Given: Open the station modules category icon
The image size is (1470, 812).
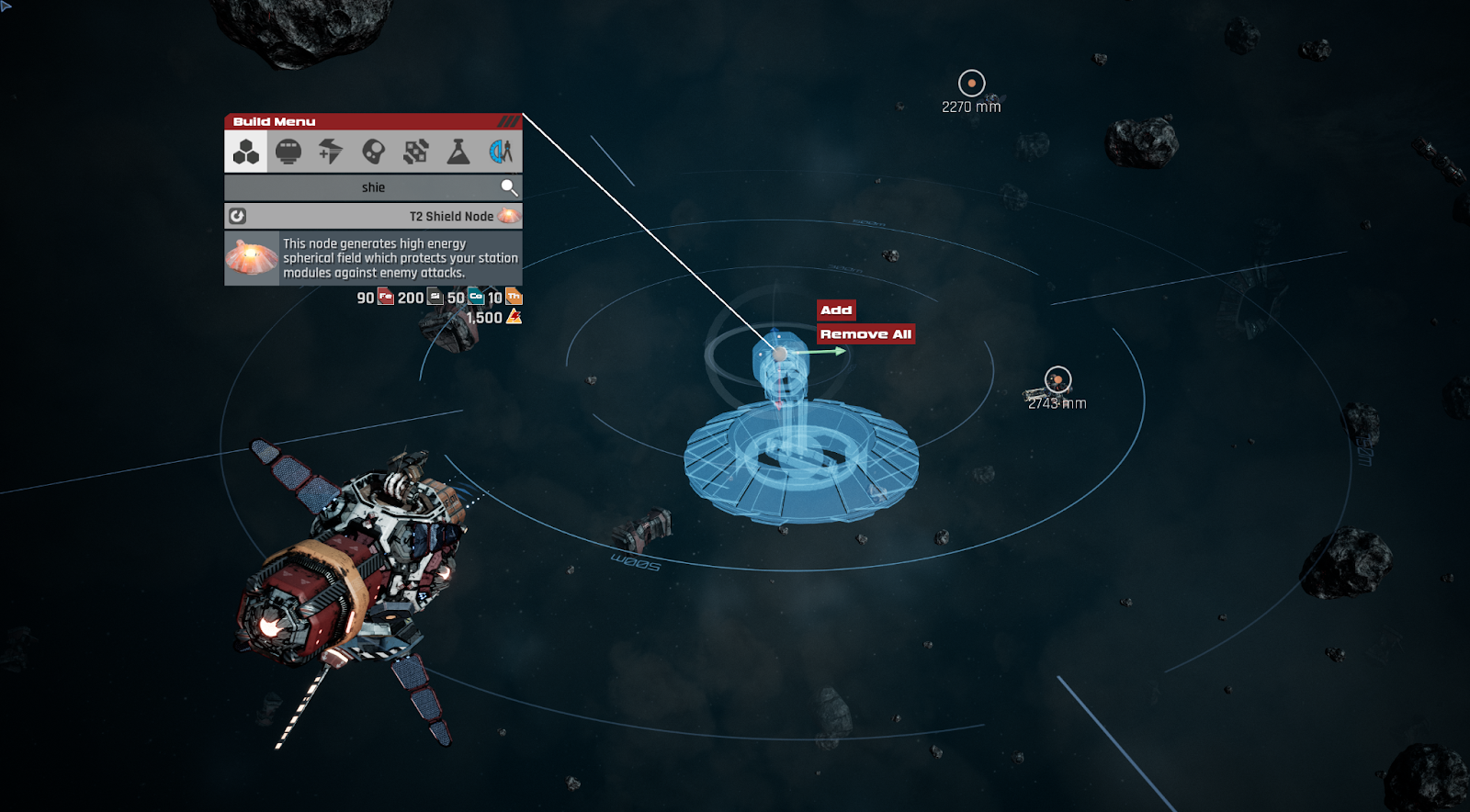Looking at the screenshot, I should 288,152.
